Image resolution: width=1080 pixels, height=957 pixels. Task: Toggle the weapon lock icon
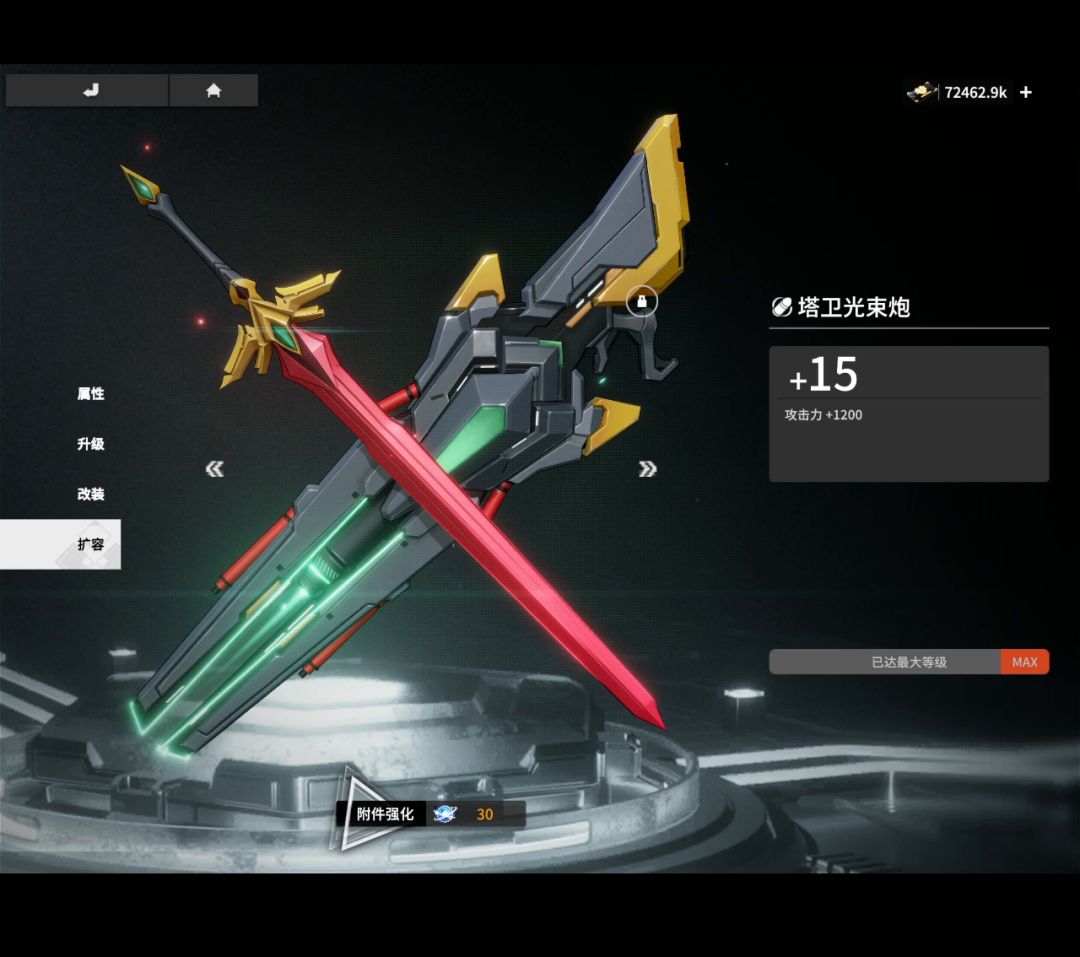[x=642, y=300]
